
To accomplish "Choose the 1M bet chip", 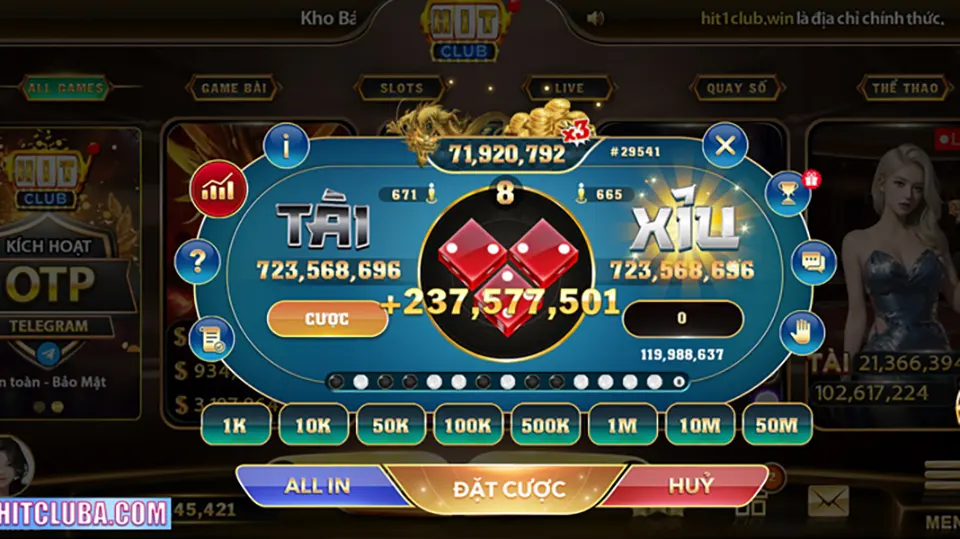I will coord(621,425).
